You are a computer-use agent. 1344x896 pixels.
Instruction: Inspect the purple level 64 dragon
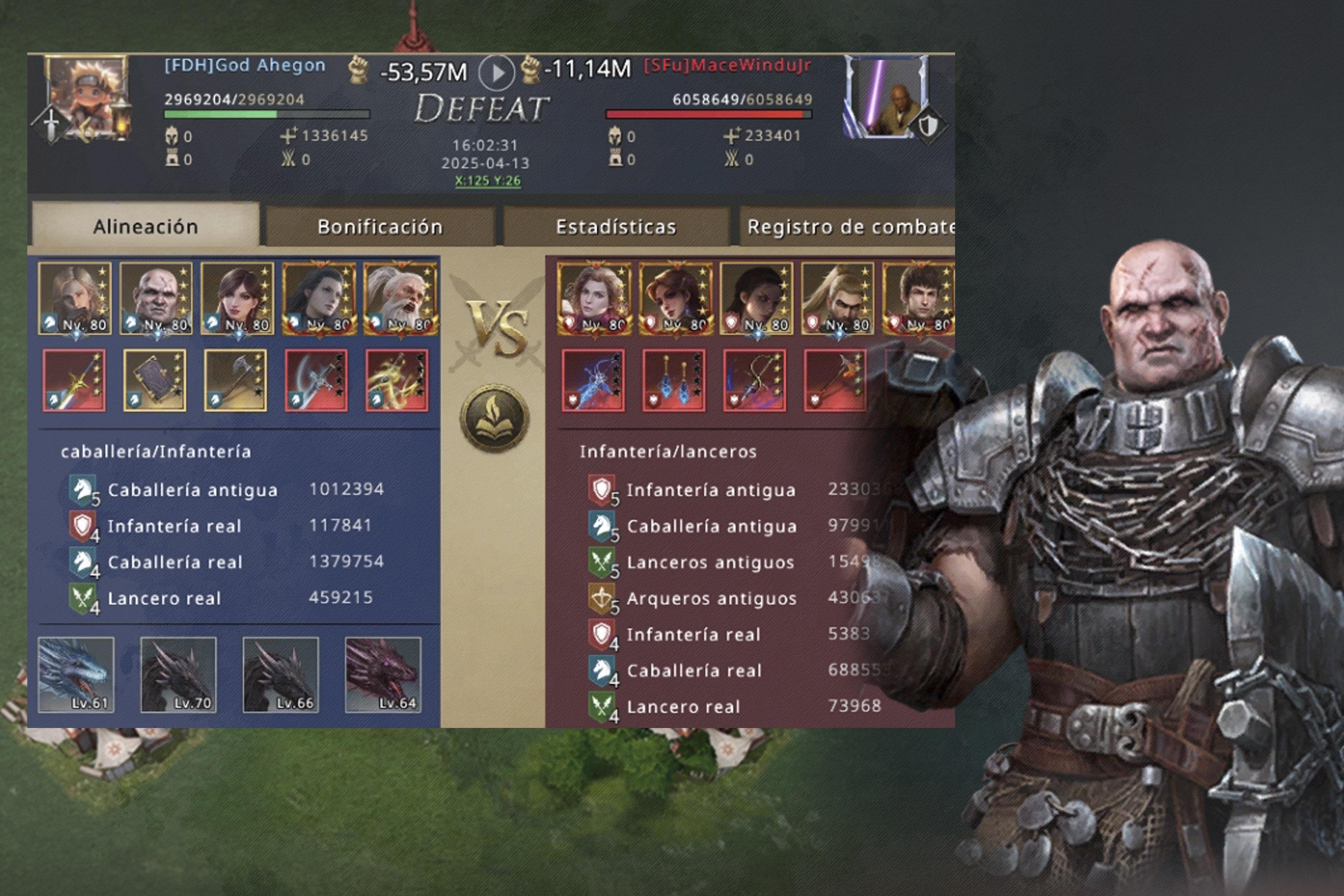coord(383,674)
